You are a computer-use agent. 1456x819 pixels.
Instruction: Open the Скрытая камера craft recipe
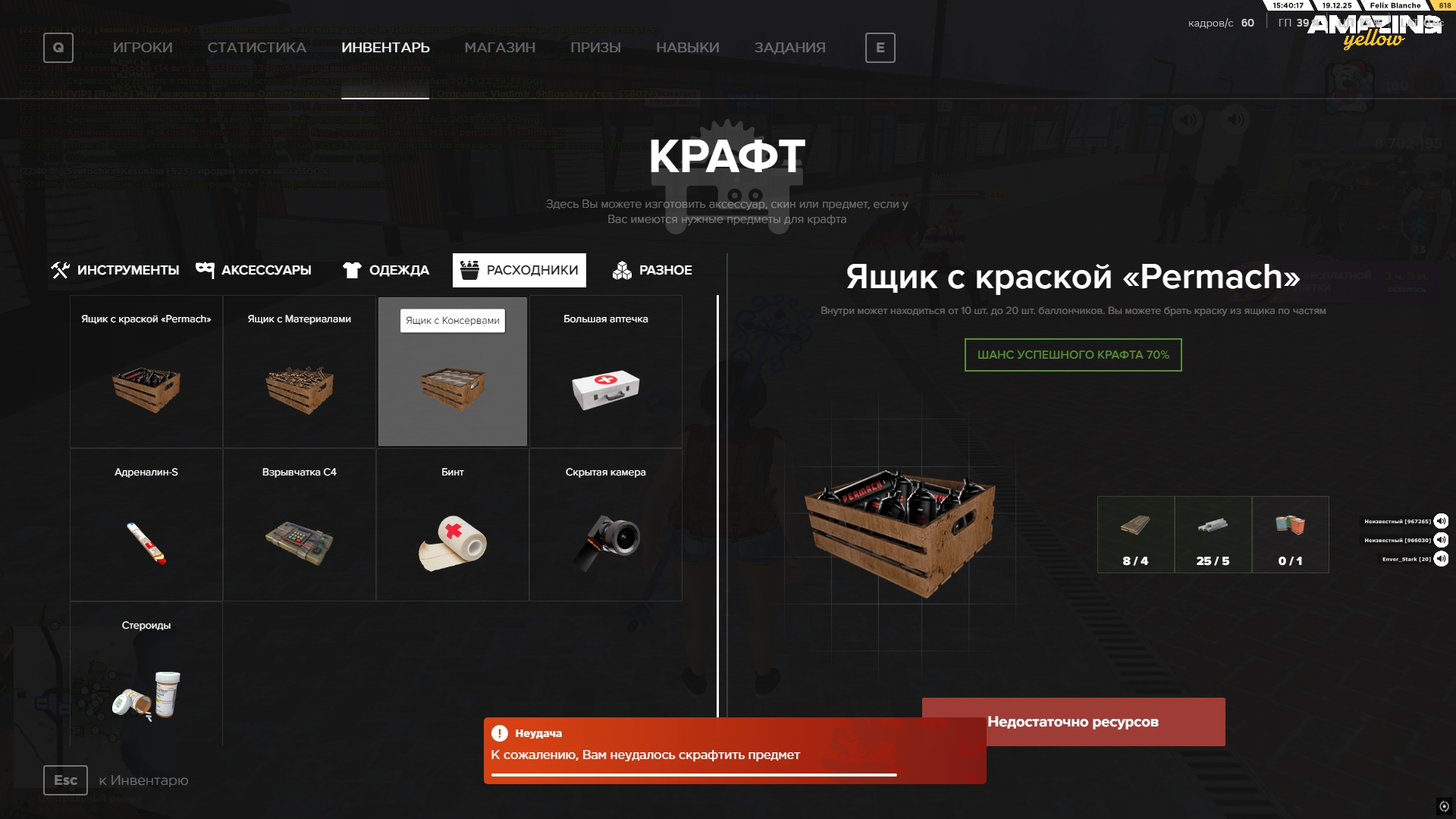point(606,523)
